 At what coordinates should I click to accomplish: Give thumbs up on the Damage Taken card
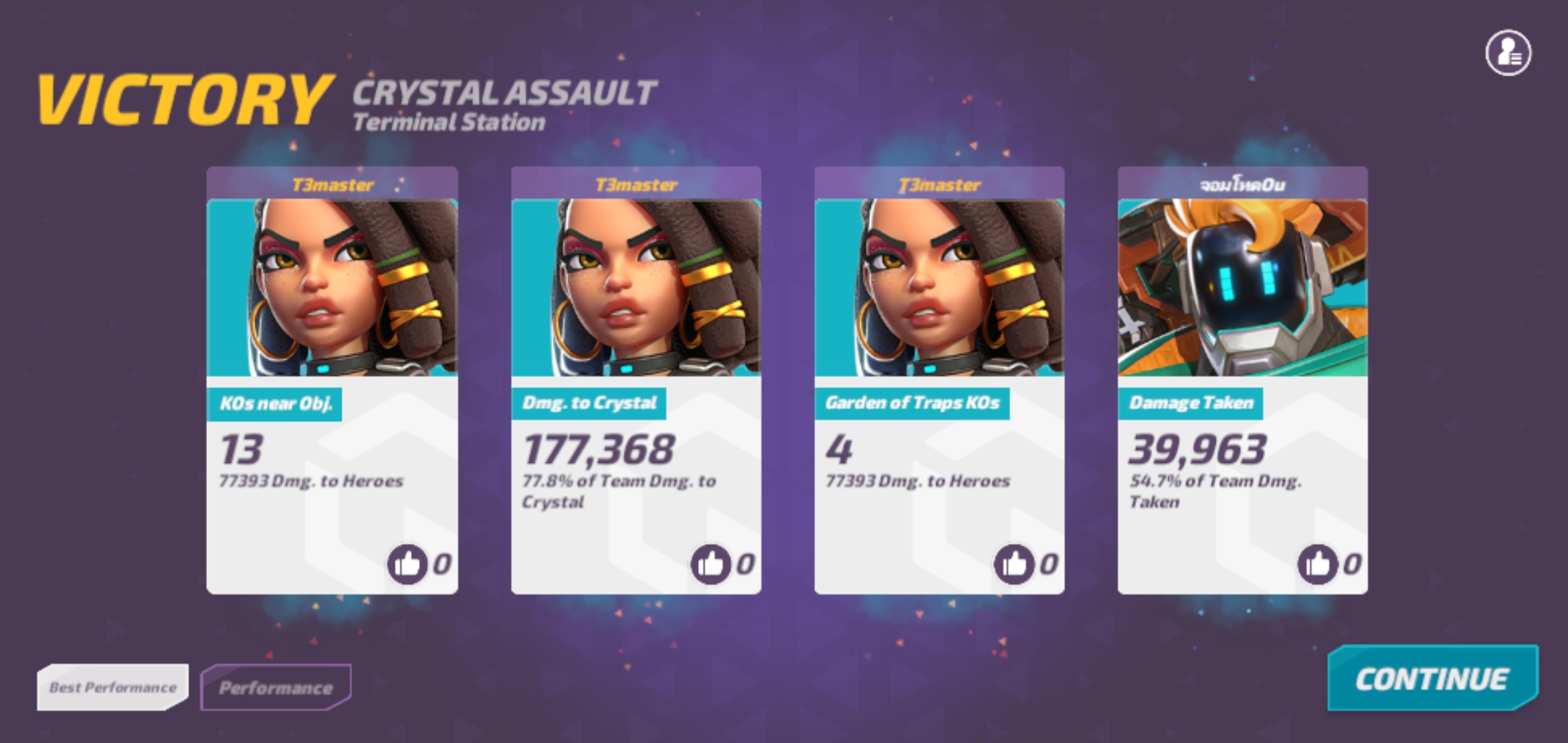coord(1318,563)
